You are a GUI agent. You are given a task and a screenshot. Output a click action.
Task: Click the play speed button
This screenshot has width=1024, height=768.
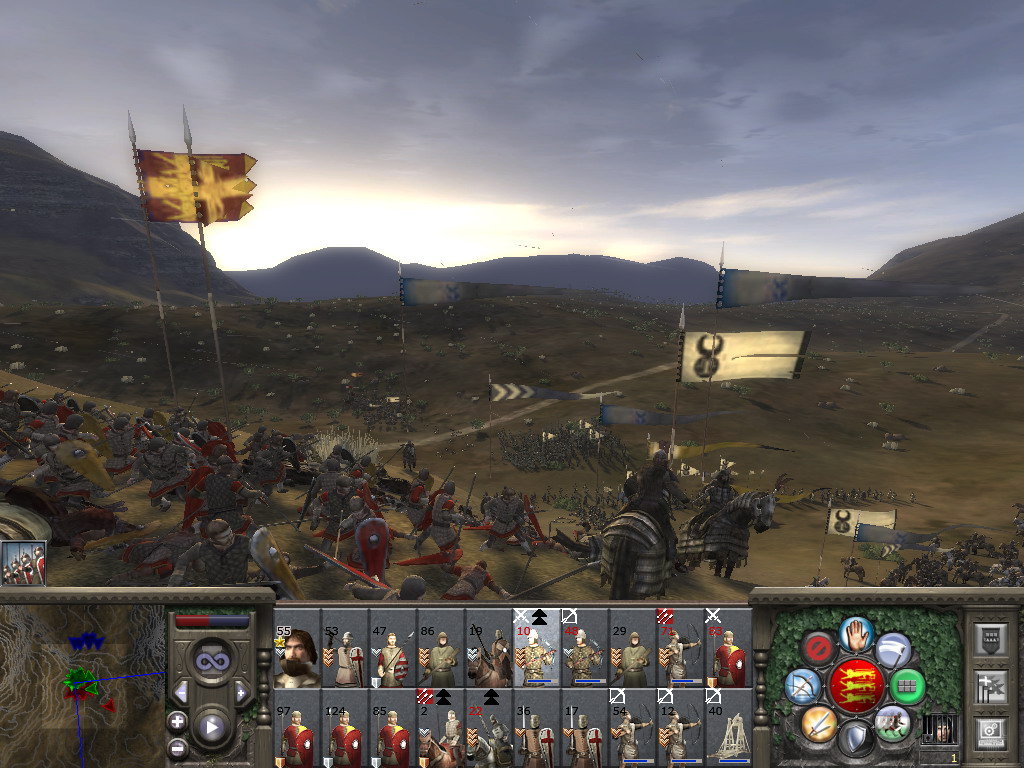click(211, 727)
